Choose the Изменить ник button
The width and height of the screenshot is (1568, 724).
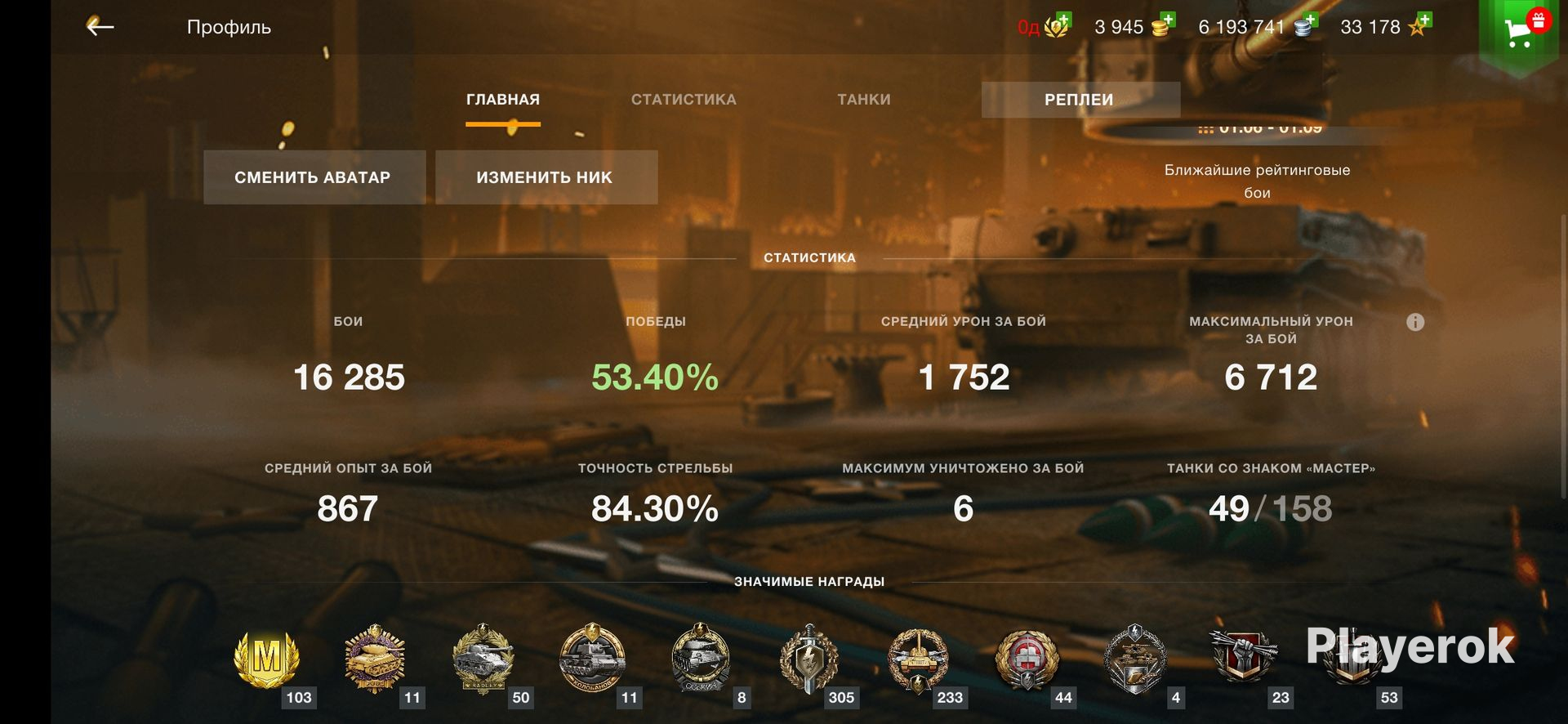click(x=546, y=177)
